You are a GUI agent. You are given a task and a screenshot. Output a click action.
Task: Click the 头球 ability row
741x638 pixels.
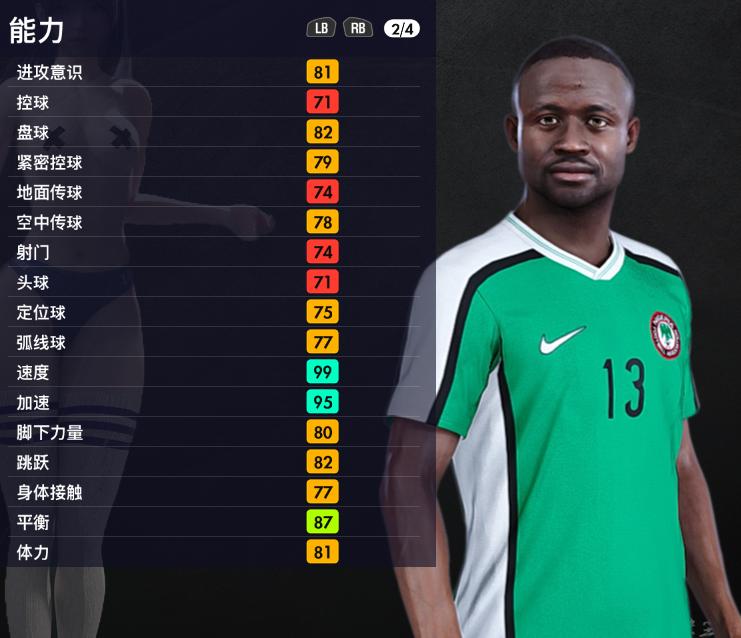pyautogui.click(x=215, y=282)
